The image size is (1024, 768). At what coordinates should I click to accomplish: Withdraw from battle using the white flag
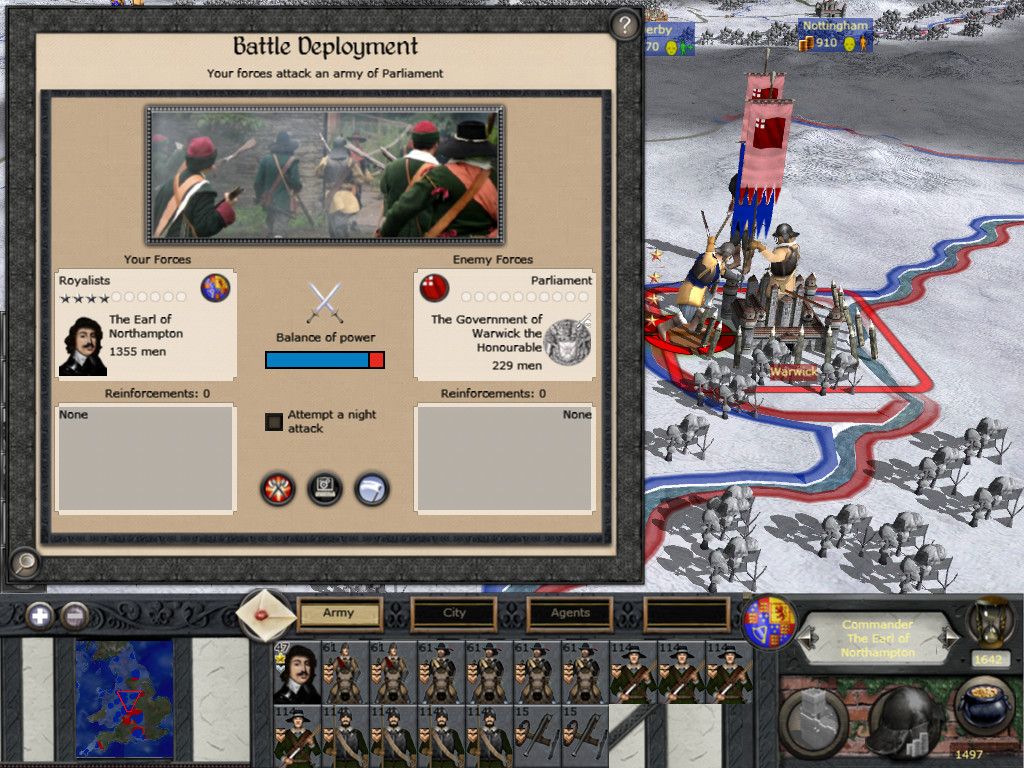coord(372,489)
